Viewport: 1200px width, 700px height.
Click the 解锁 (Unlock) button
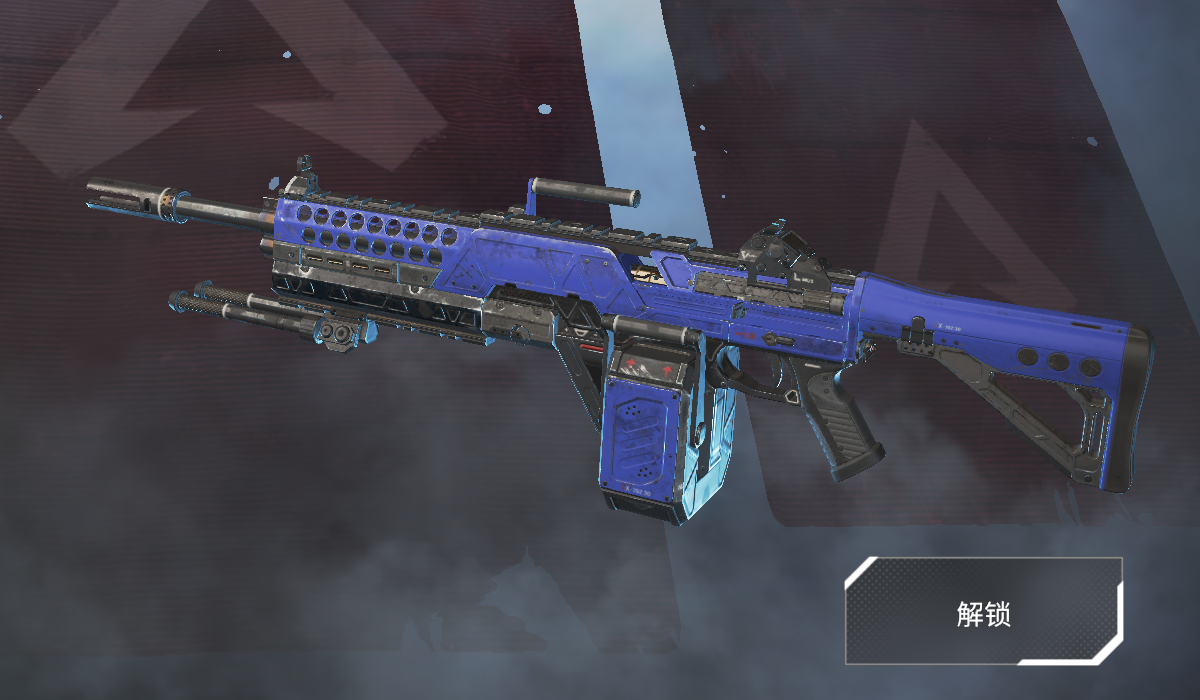click(983, 612)
